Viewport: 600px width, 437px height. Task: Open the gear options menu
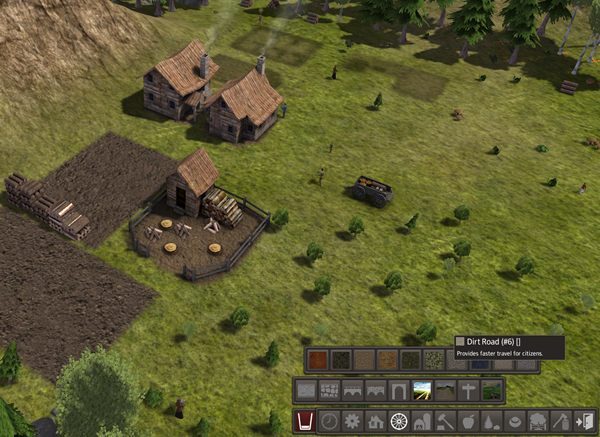pos(352,422)
